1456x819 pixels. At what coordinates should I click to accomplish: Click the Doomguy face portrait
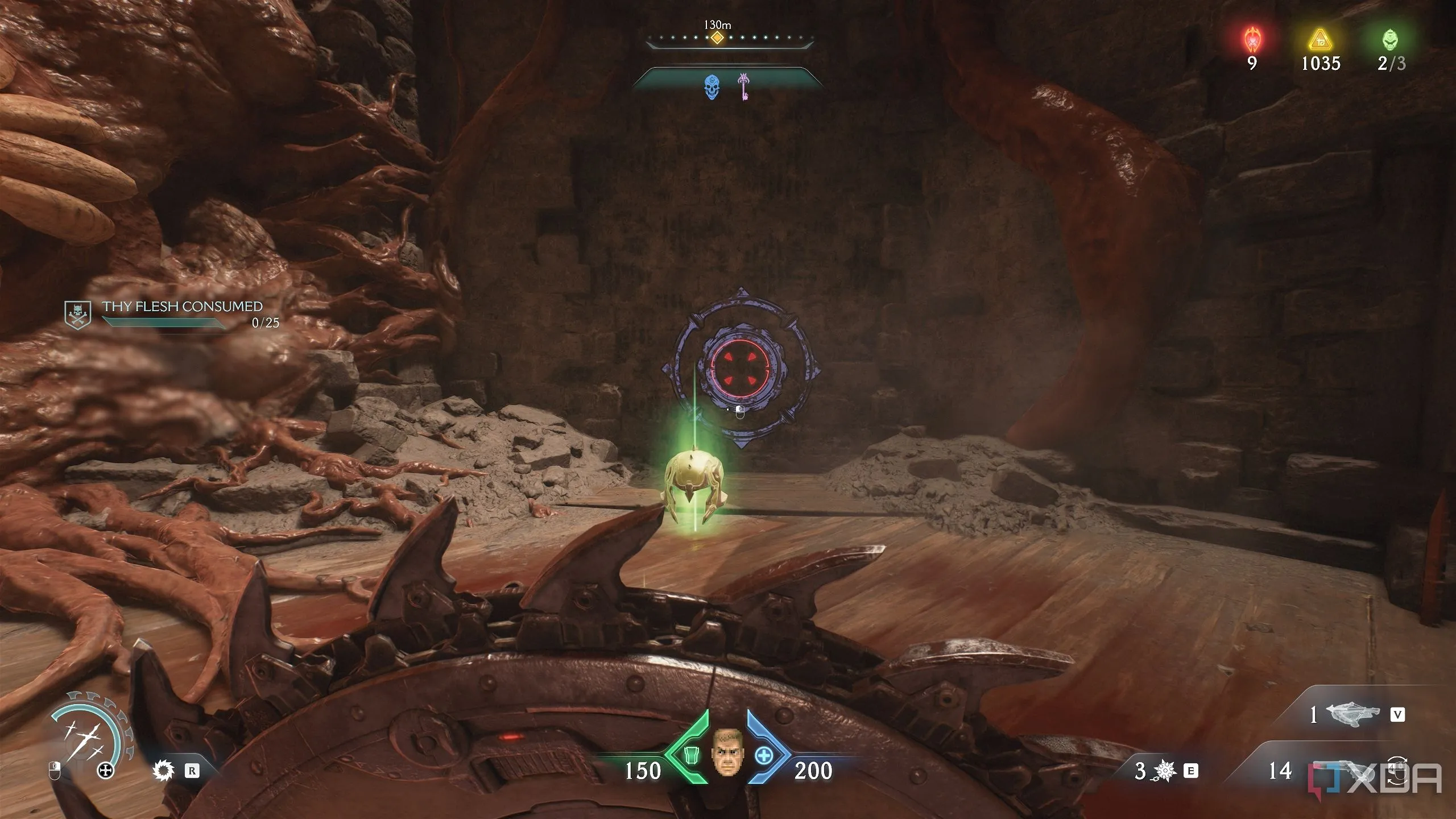[727, 755]
